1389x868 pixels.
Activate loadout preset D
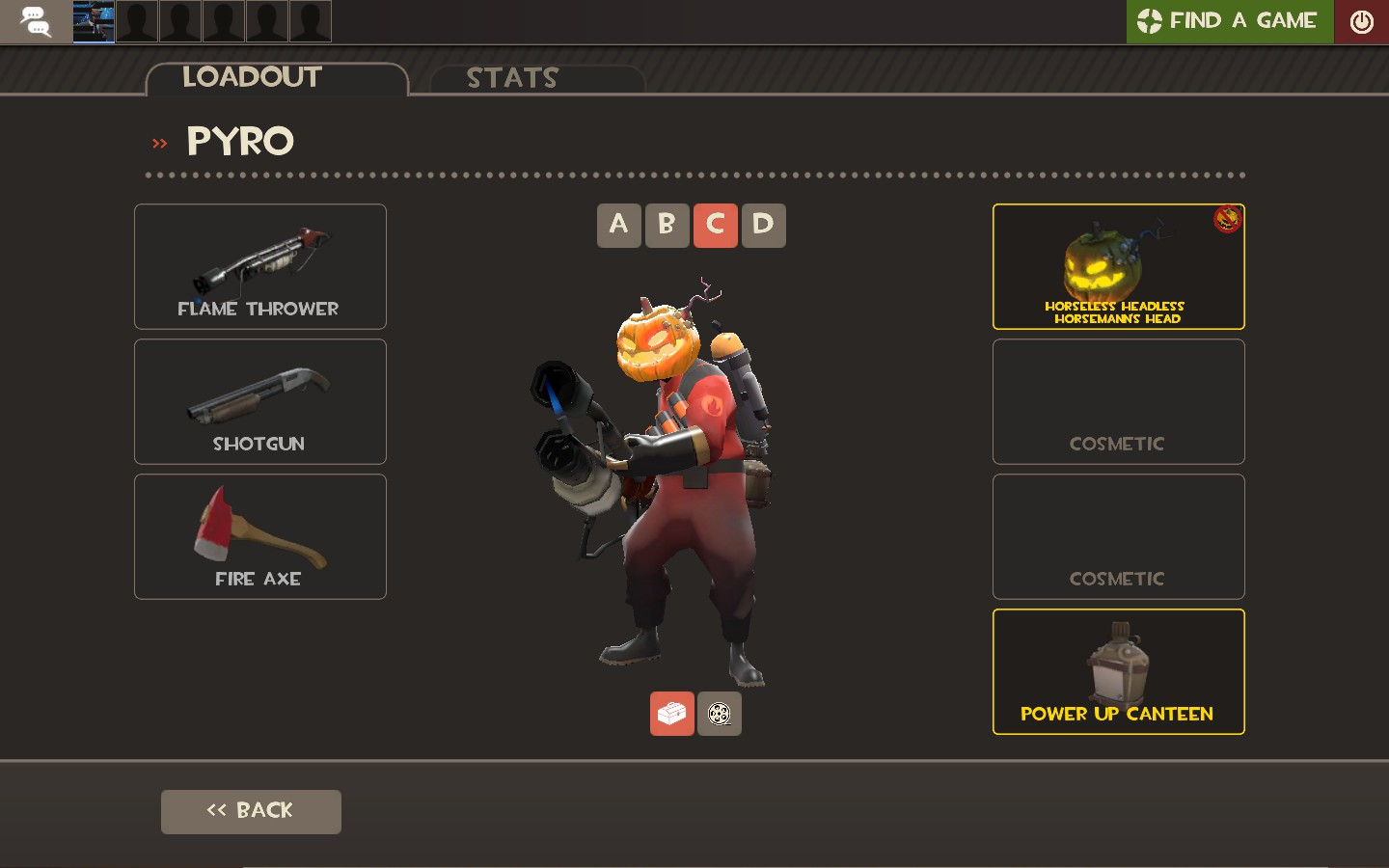coord(764,225)
